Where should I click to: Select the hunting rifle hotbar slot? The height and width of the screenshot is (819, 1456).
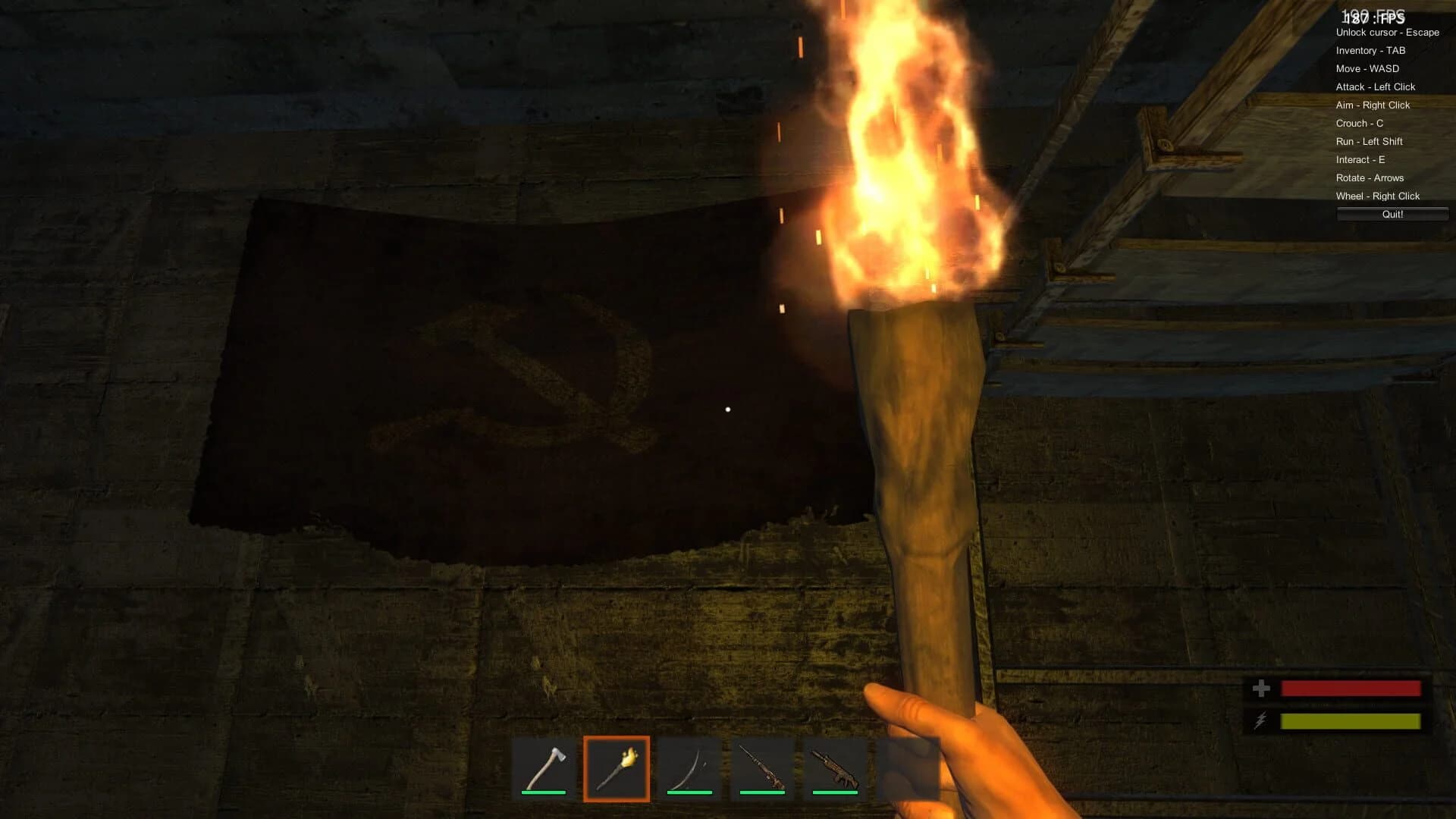tap(763, 767)
